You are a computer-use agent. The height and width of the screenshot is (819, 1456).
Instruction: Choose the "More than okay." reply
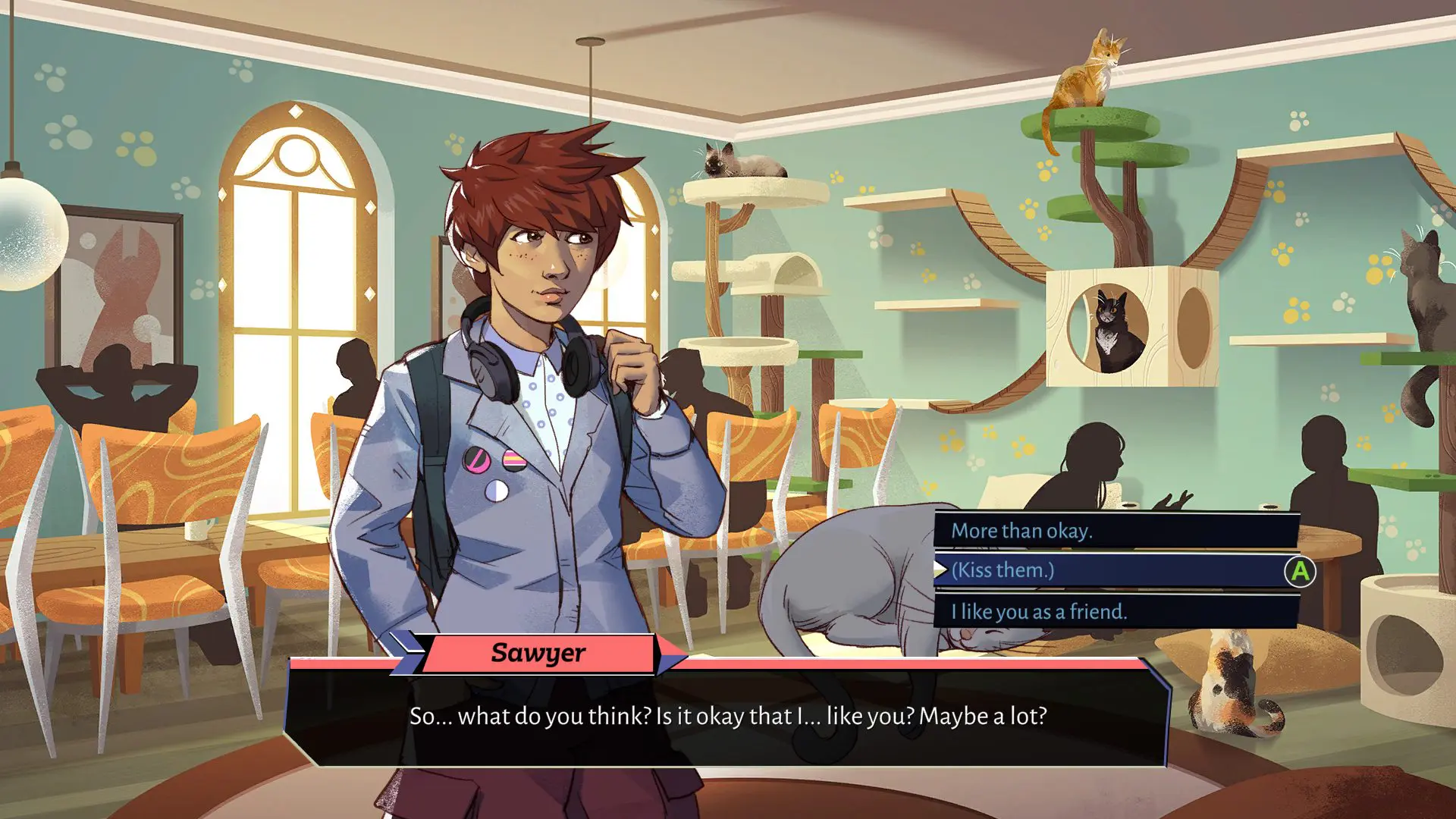coord(1115,531)
